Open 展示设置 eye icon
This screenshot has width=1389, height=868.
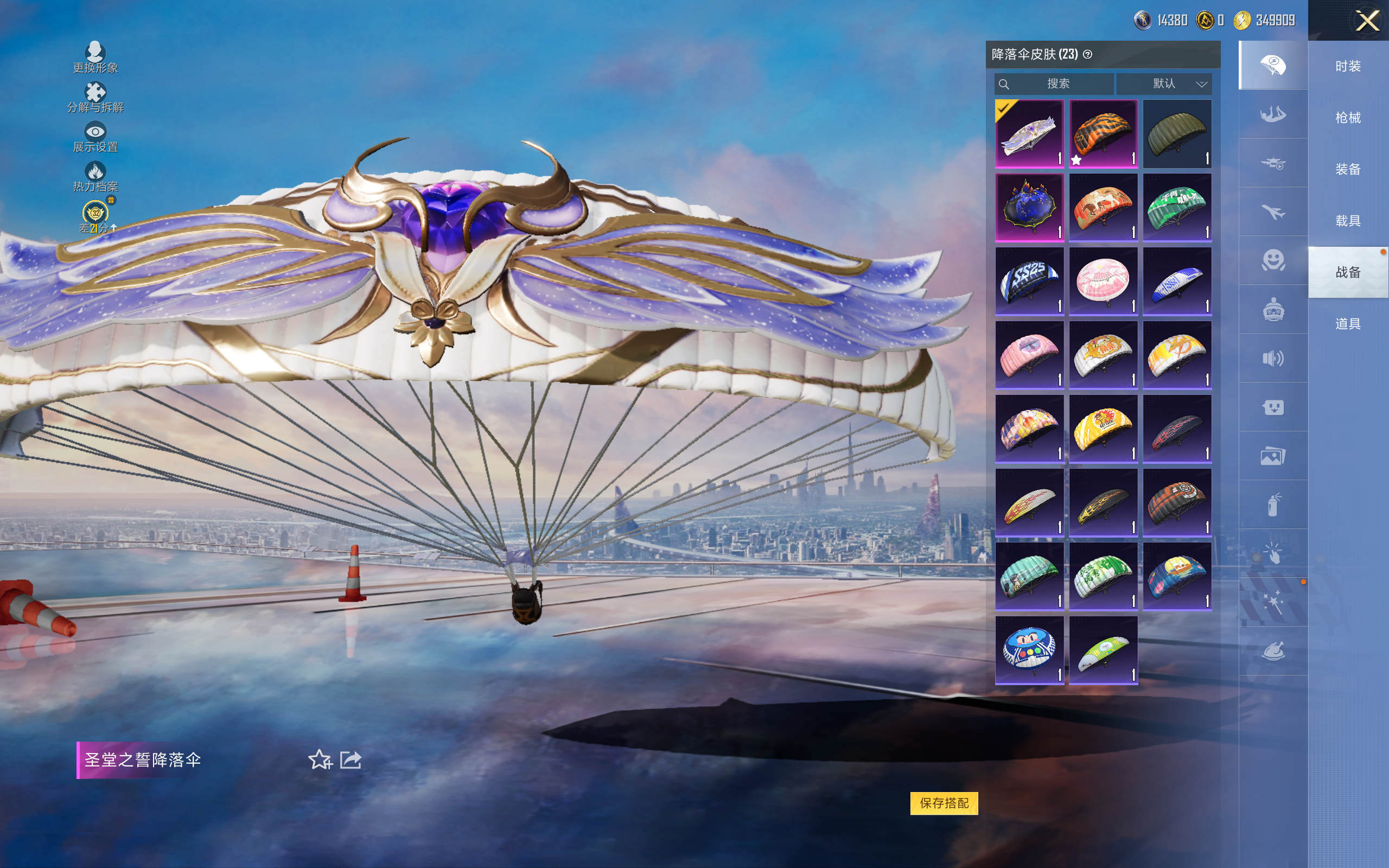tap(95, 137)
